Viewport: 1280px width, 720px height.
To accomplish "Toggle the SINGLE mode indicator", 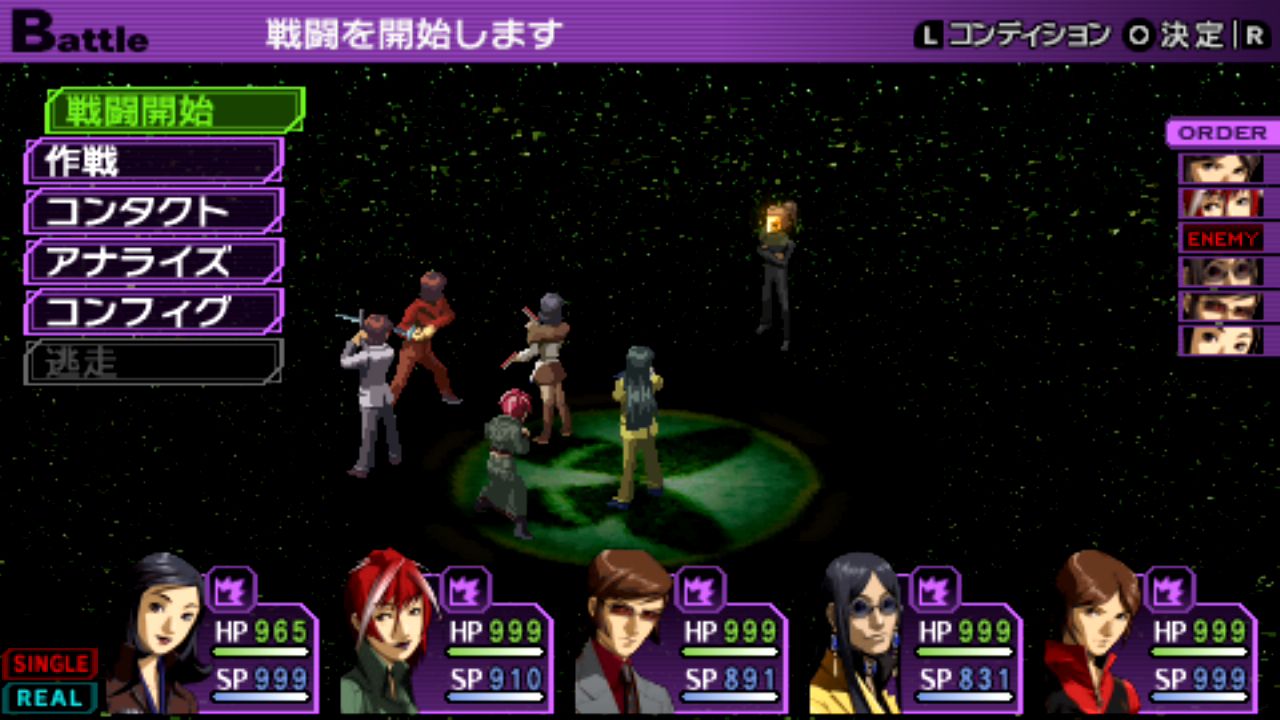I will point(50,664).
